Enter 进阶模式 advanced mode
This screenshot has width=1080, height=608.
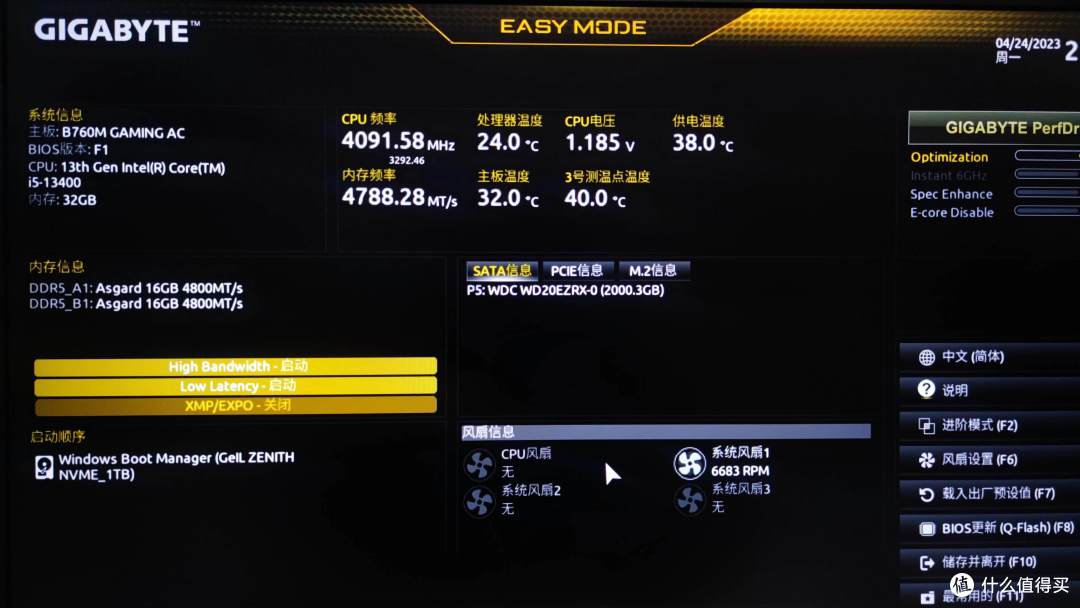(x=989, y=425)
